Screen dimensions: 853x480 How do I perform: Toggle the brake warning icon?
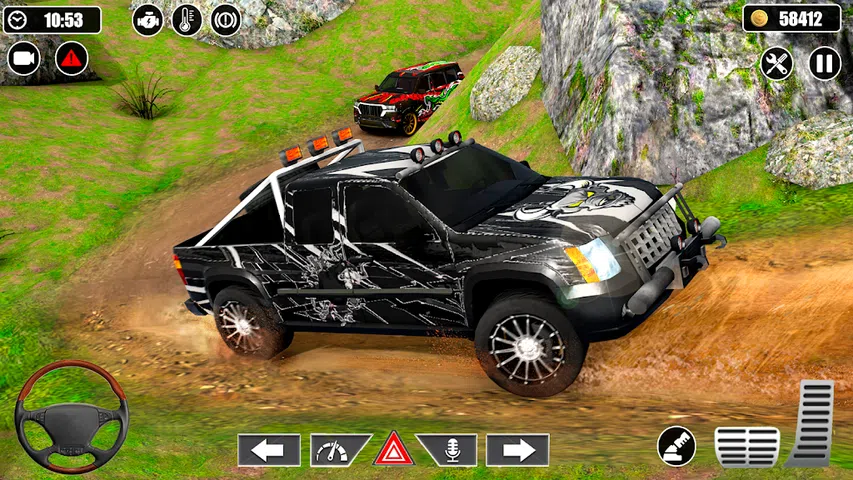tap(225, 20)
